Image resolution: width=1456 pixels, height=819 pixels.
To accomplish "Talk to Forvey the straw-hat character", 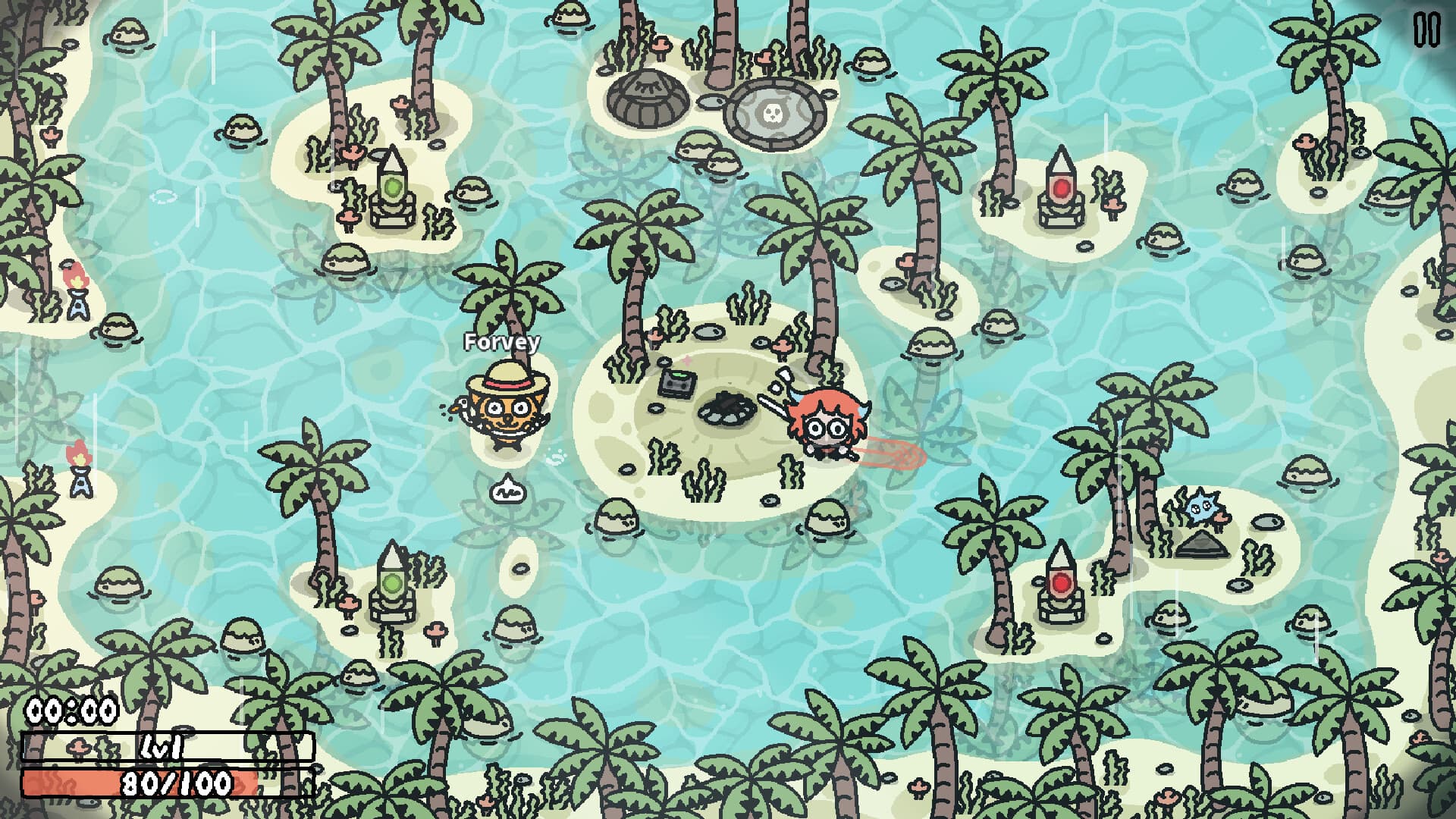I will (x=503, y=409).
